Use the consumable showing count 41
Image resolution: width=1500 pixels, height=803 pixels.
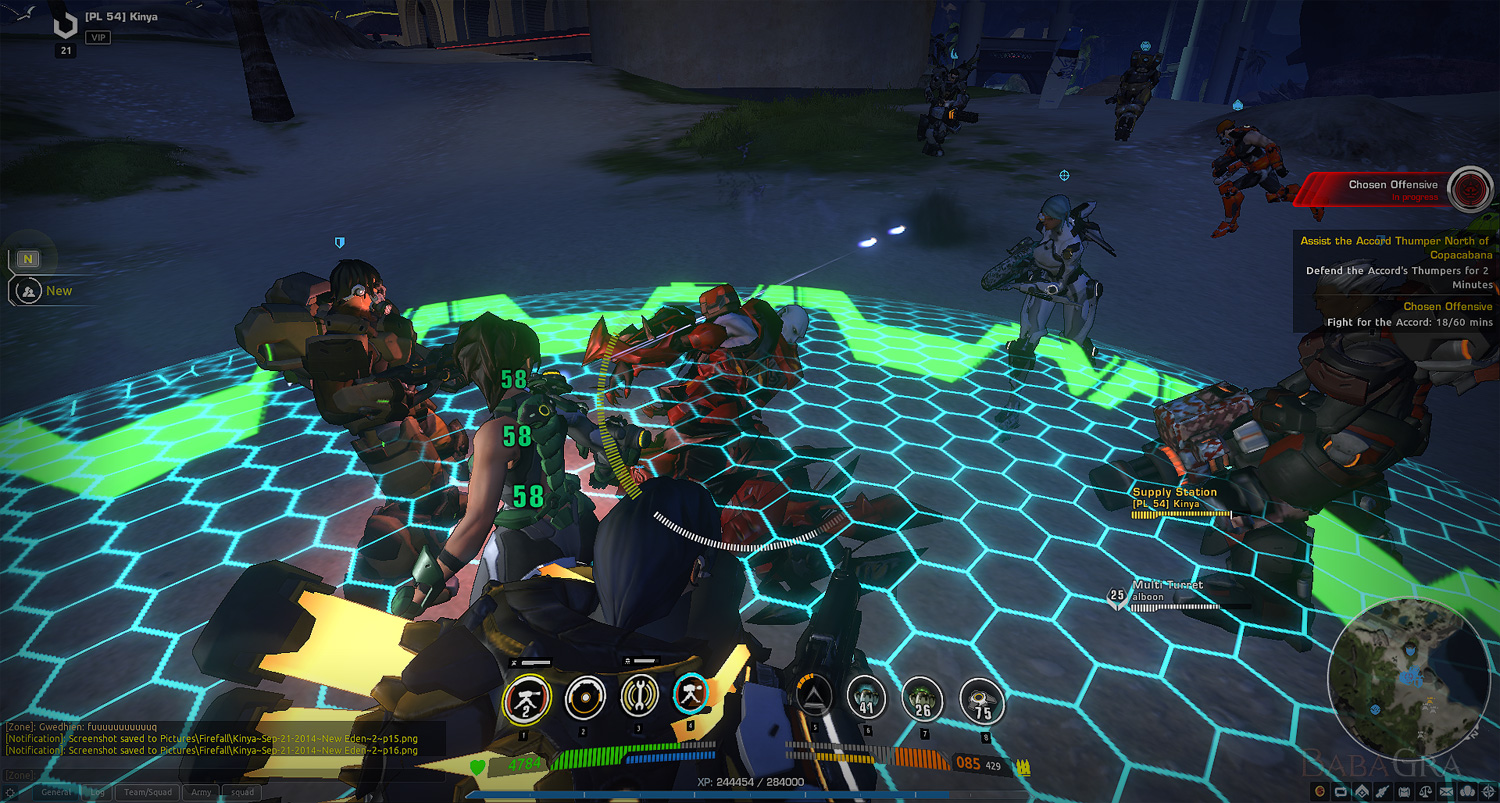click(866, 699)
